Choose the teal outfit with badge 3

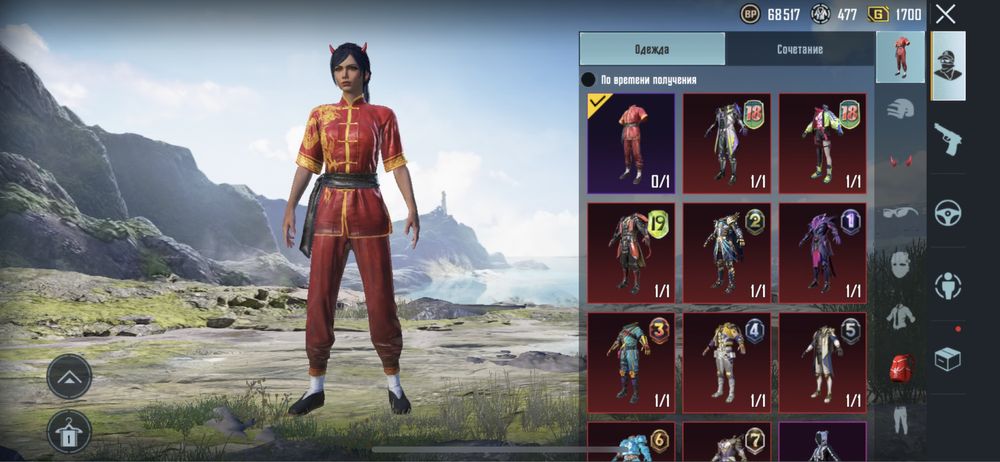tap(630, 362)
